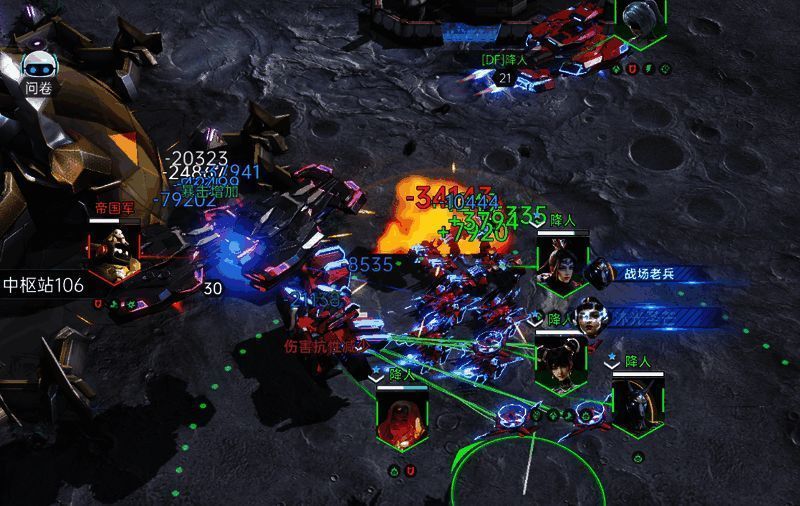This screenshot has width=800, height=506.
Task: Pick the dark horned-helmet hero portrait
Action: [x=638, y=403]
